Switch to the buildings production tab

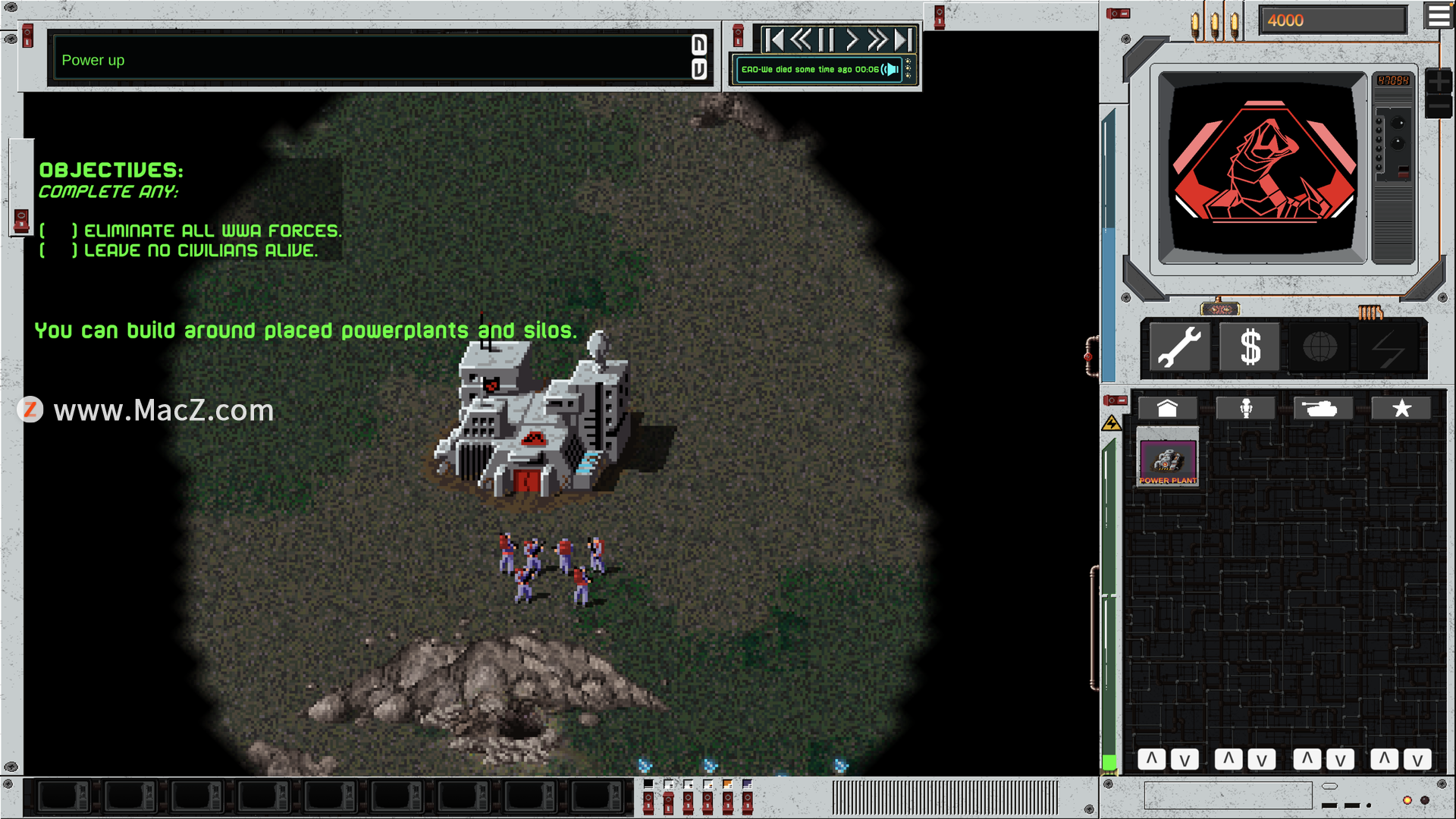[1167, 409]
